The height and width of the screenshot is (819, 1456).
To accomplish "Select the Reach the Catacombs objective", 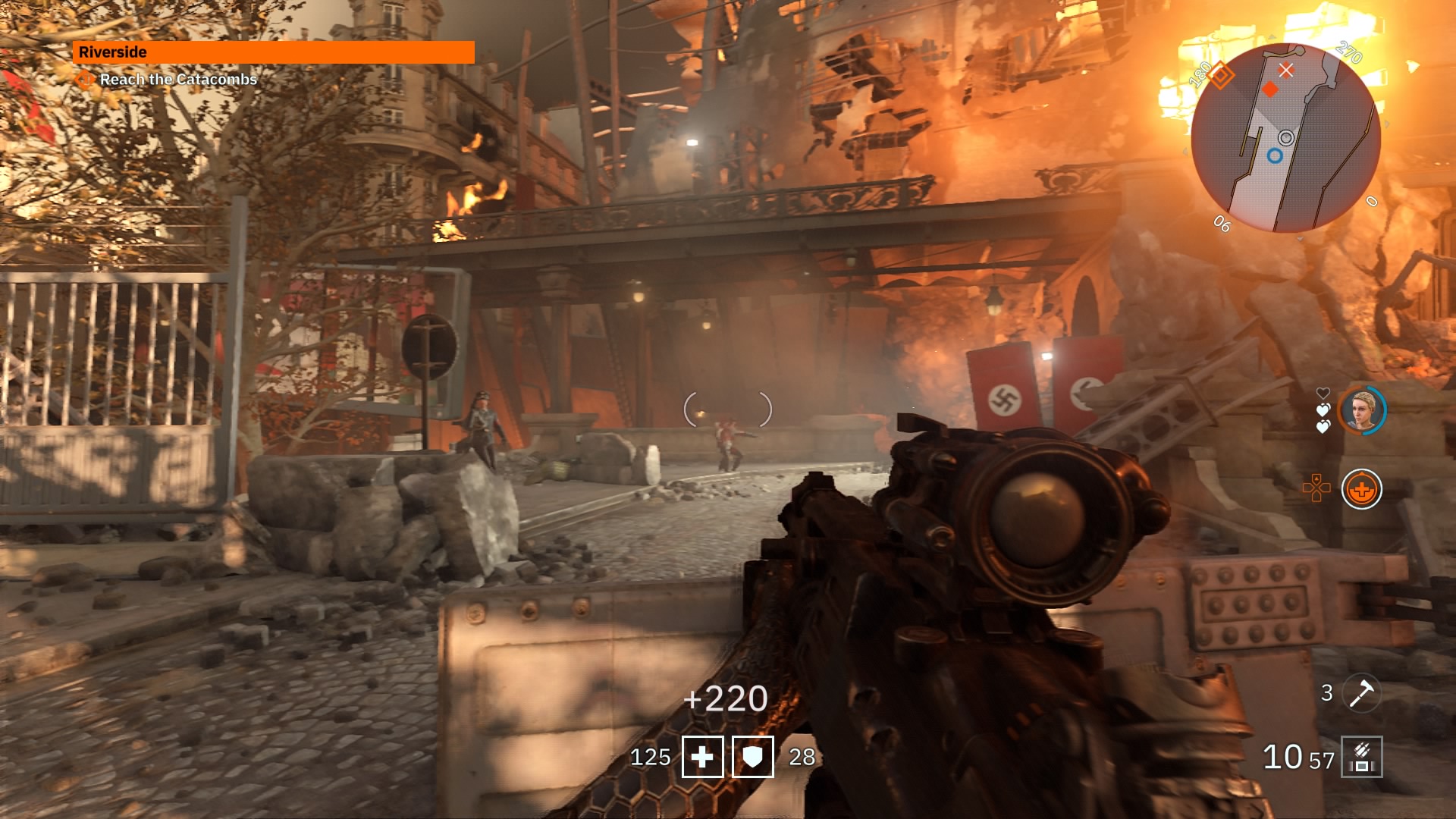I will point(177,80).
